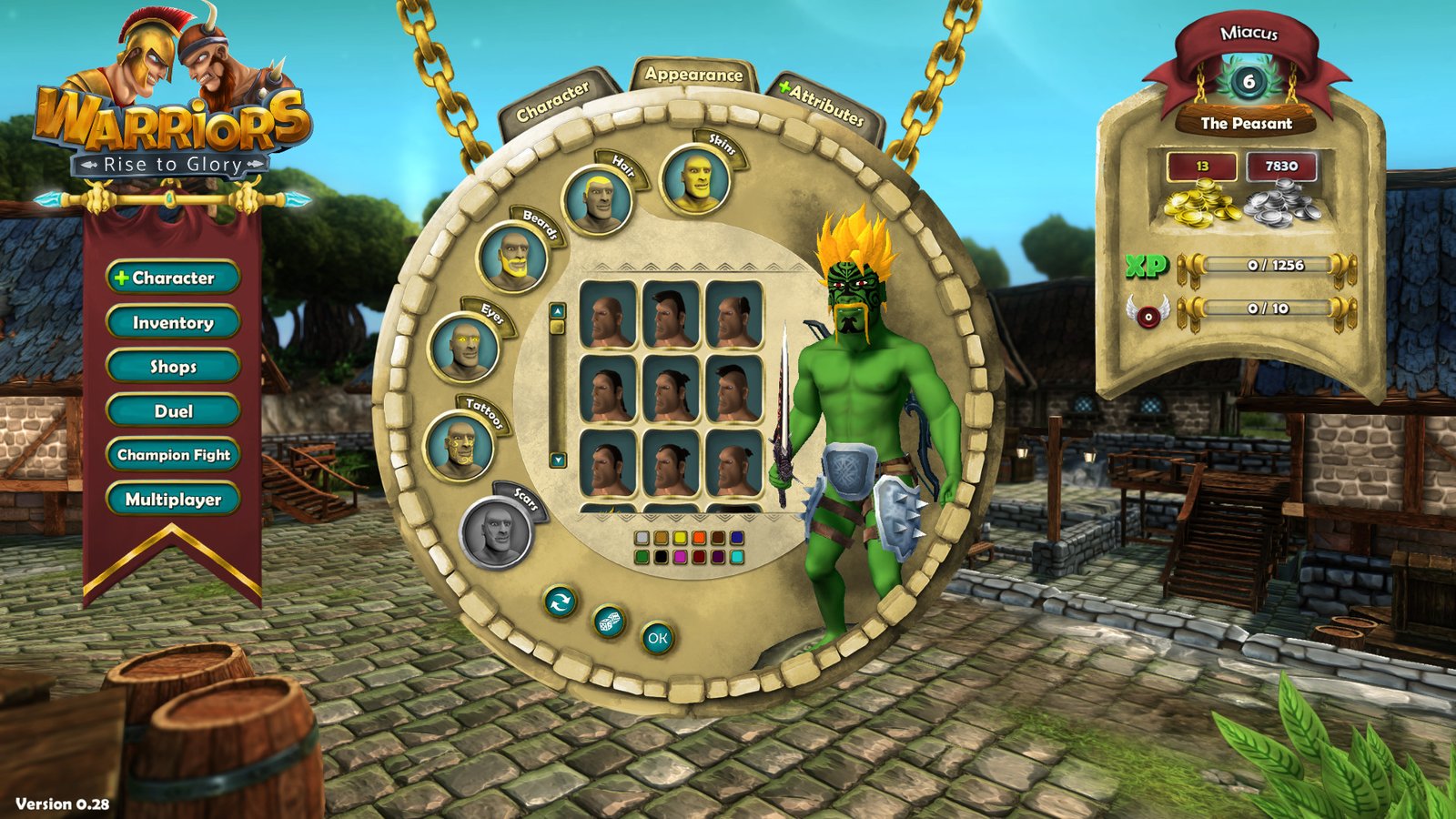The image size is (1456, 819).
Task: Switch to the Character tab on the stone disc
Action: coord(553,102)
